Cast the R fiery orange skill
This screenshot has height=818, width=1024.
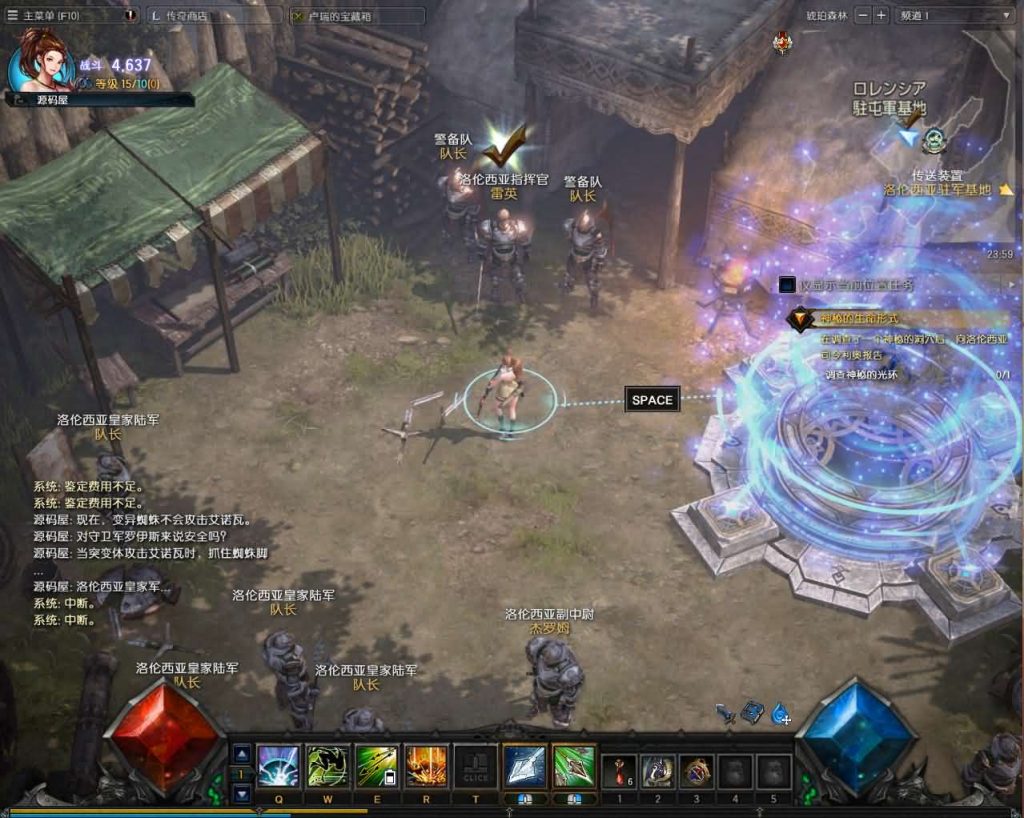tap(426, 767)
